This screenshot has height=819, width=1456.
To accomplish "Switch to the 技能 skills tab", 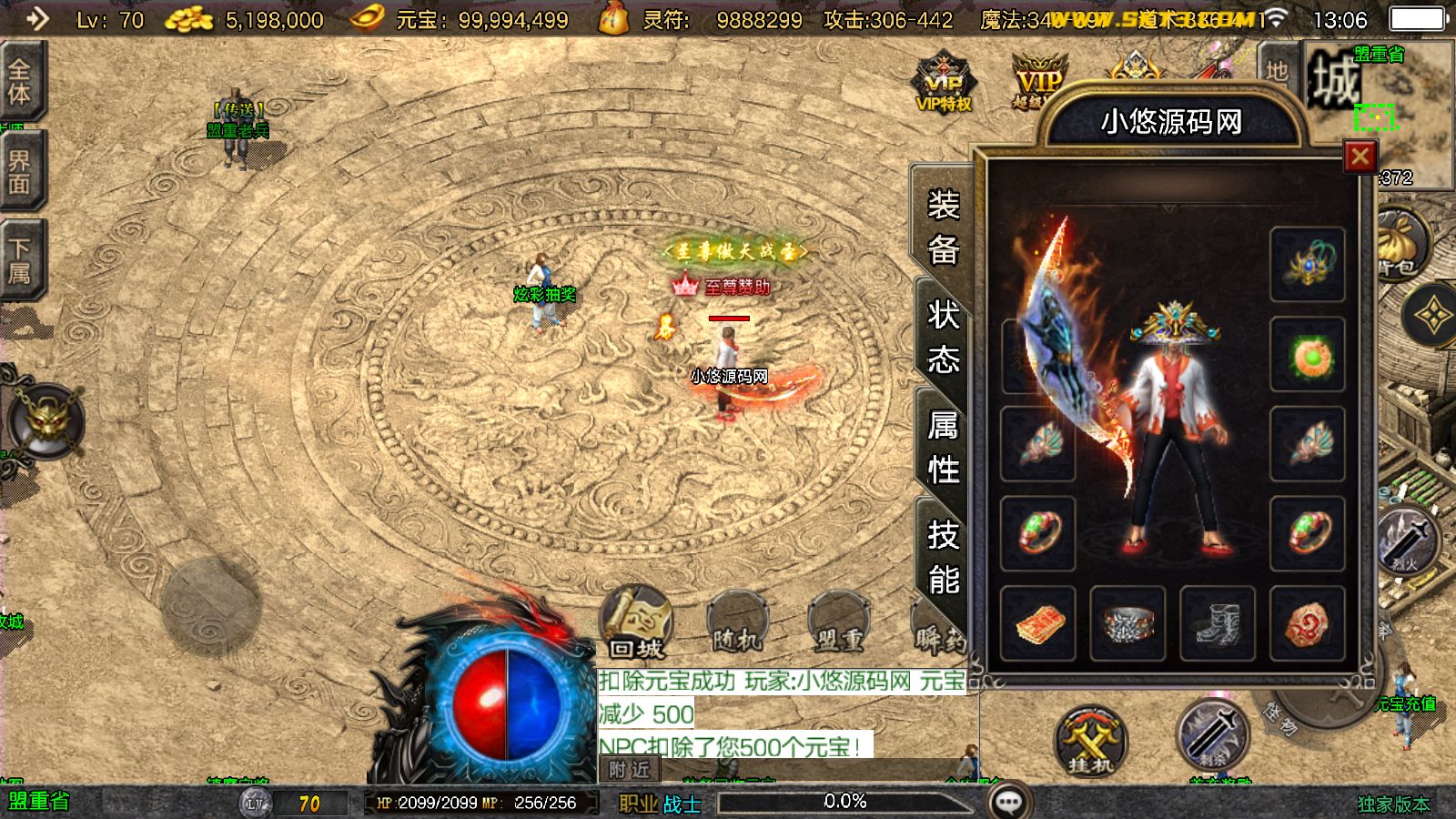I will [x=943, y=557].
